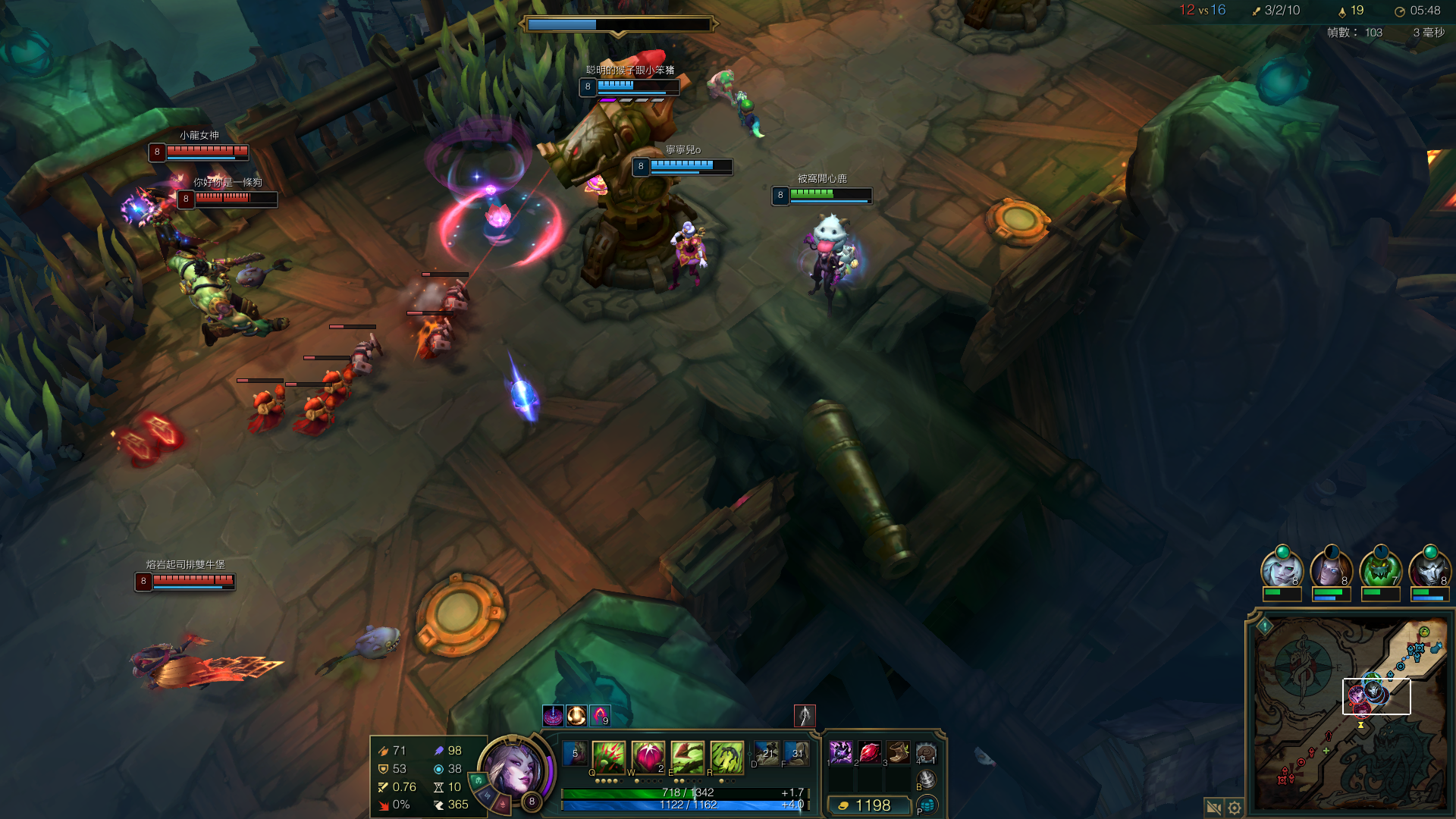Viewport: 1456px width, 819px height.
Task: Click the white-haired teammate portrait
Action: point(1282,569)
